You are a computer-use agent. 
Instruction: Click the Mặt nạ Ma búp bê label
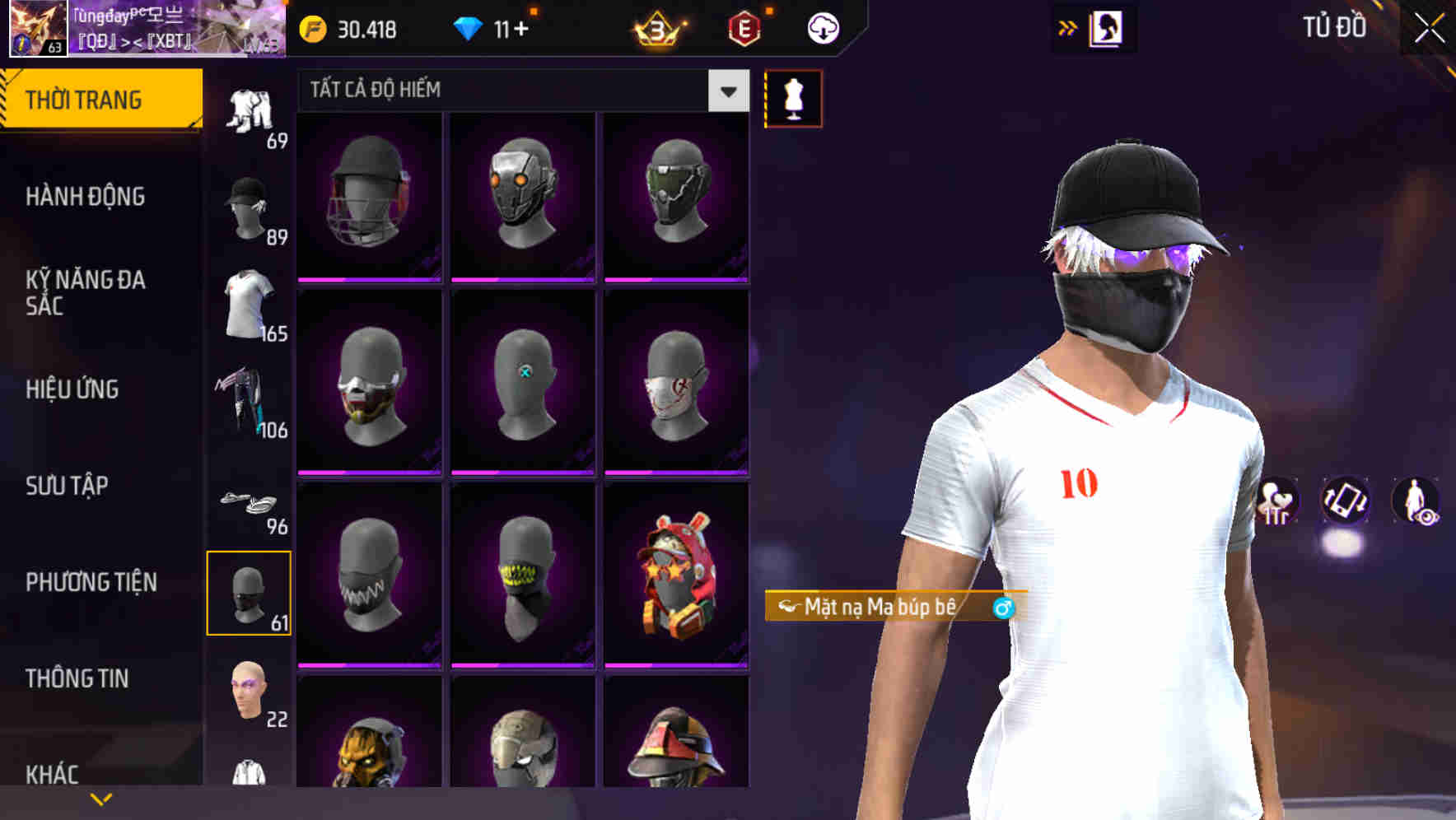[888, 607]
